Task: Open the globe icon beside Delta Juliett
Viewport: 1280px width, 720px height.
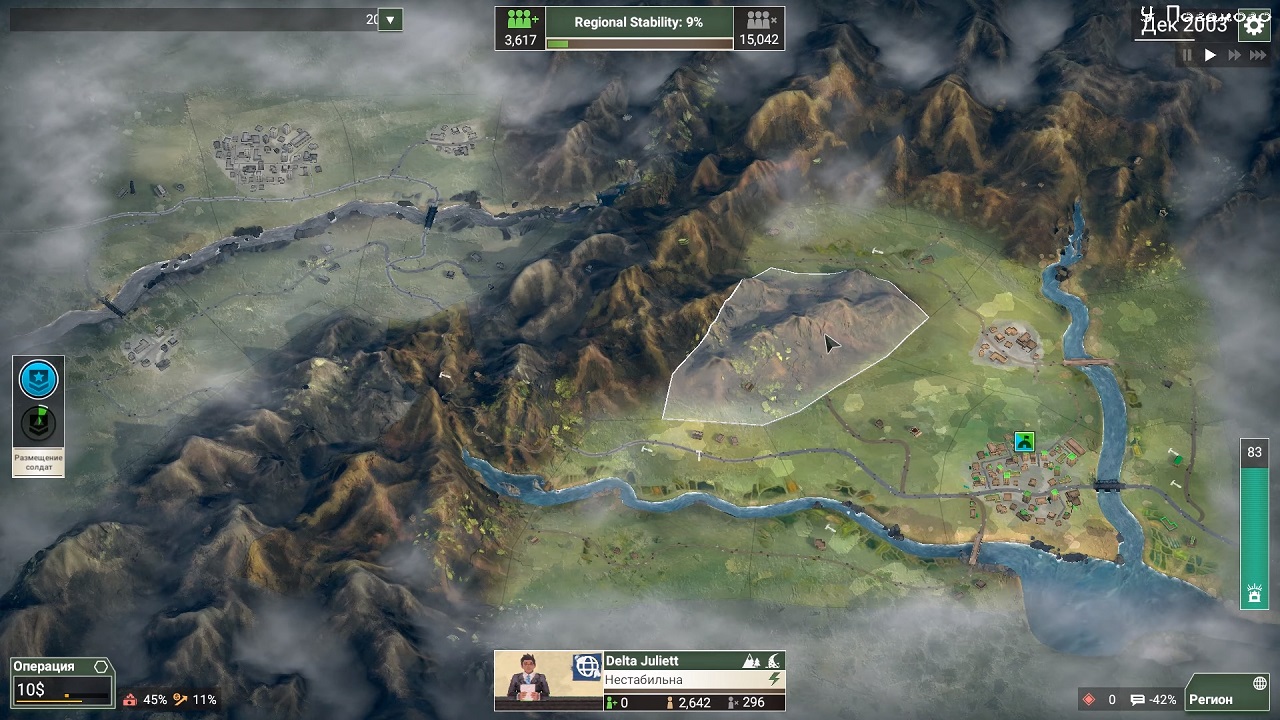Action: pos(587,666)
